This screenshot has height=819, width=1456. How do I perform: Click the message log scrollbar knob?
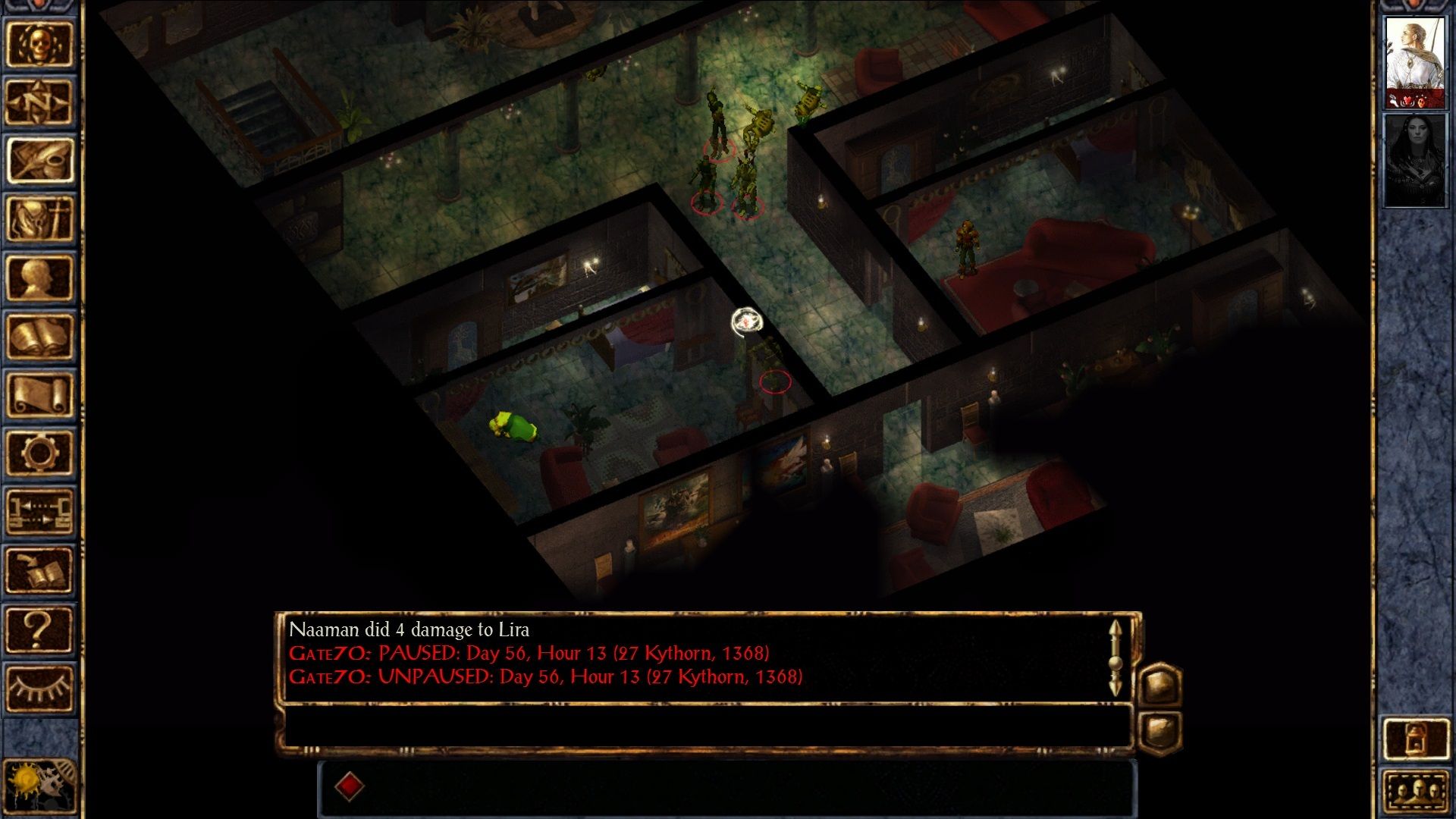point(1115,663)
